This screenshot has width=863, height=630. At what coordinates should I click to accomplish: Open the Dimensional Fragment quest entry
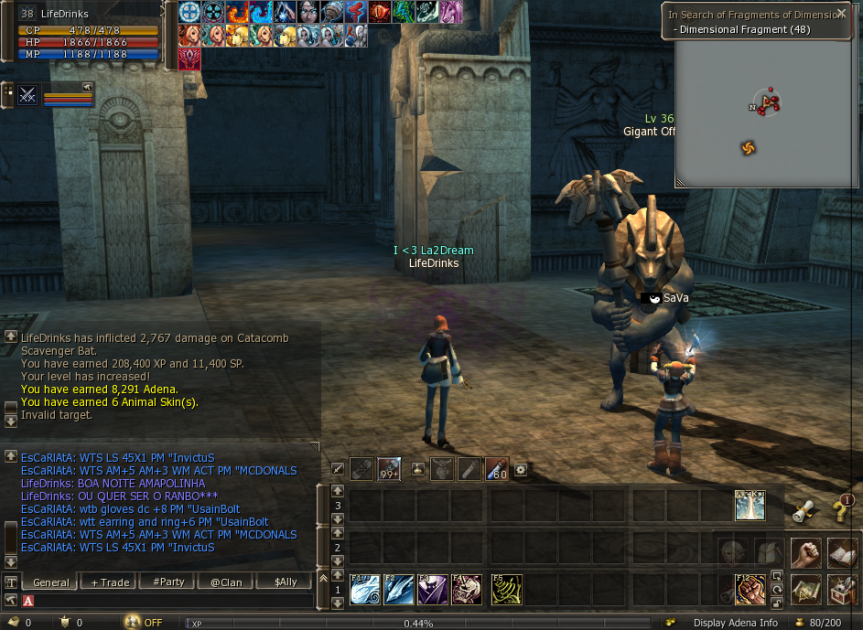pyautogui.click(x=745, y=30)
